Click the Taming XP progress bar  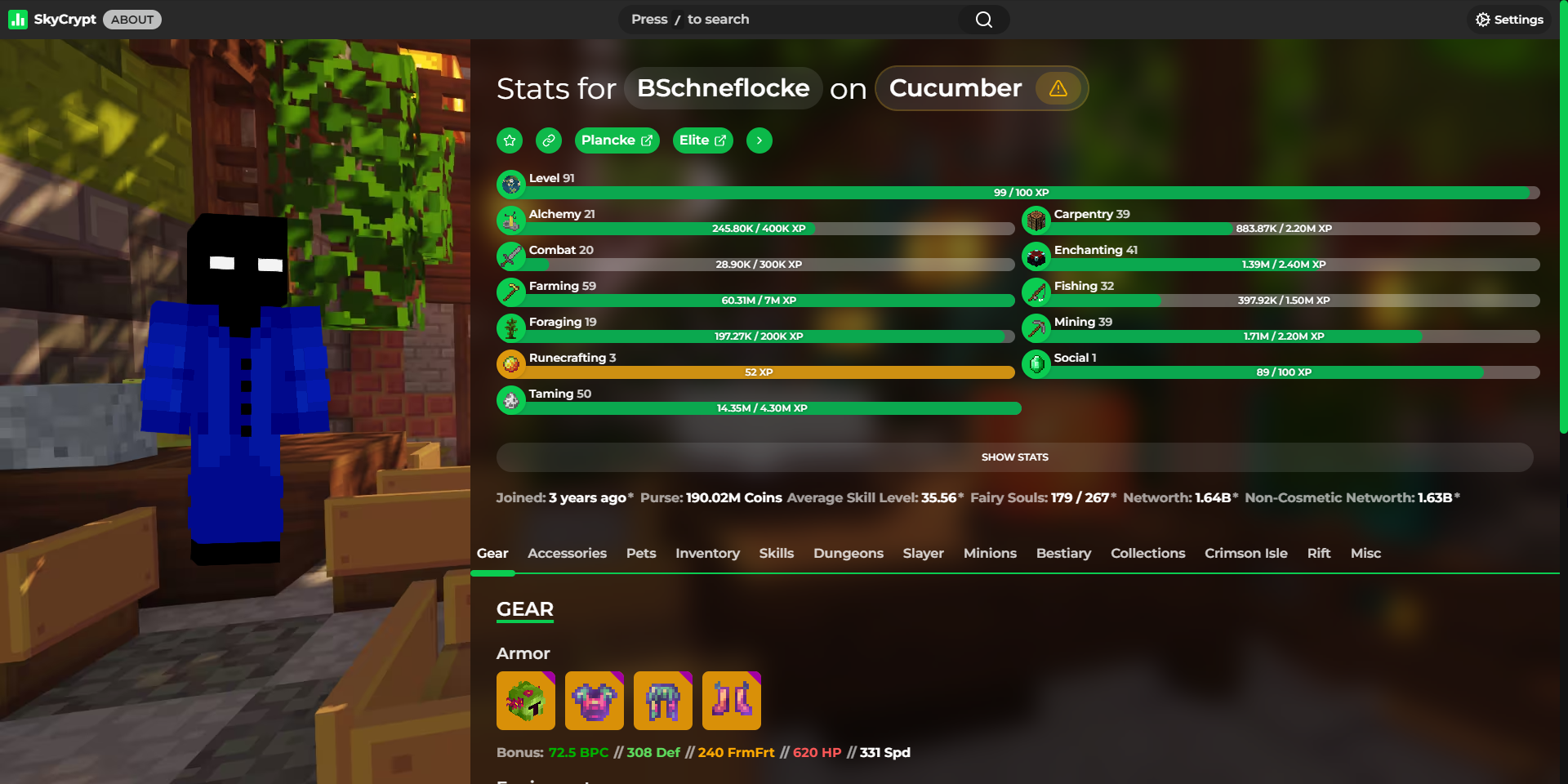pyautogui.click(x=759, y=408)
